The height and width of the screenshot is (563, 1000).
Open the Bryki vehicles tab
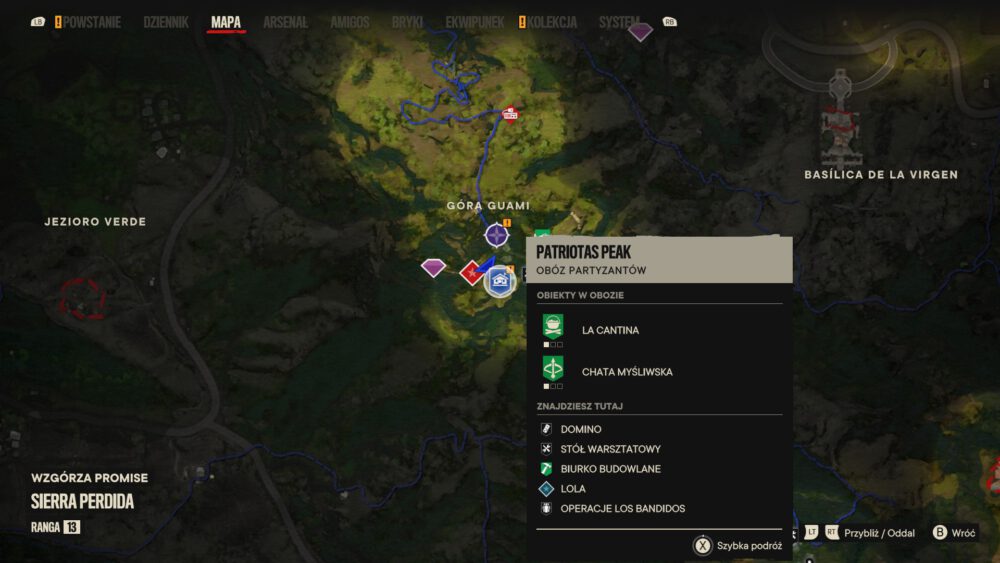pos(407,22)
